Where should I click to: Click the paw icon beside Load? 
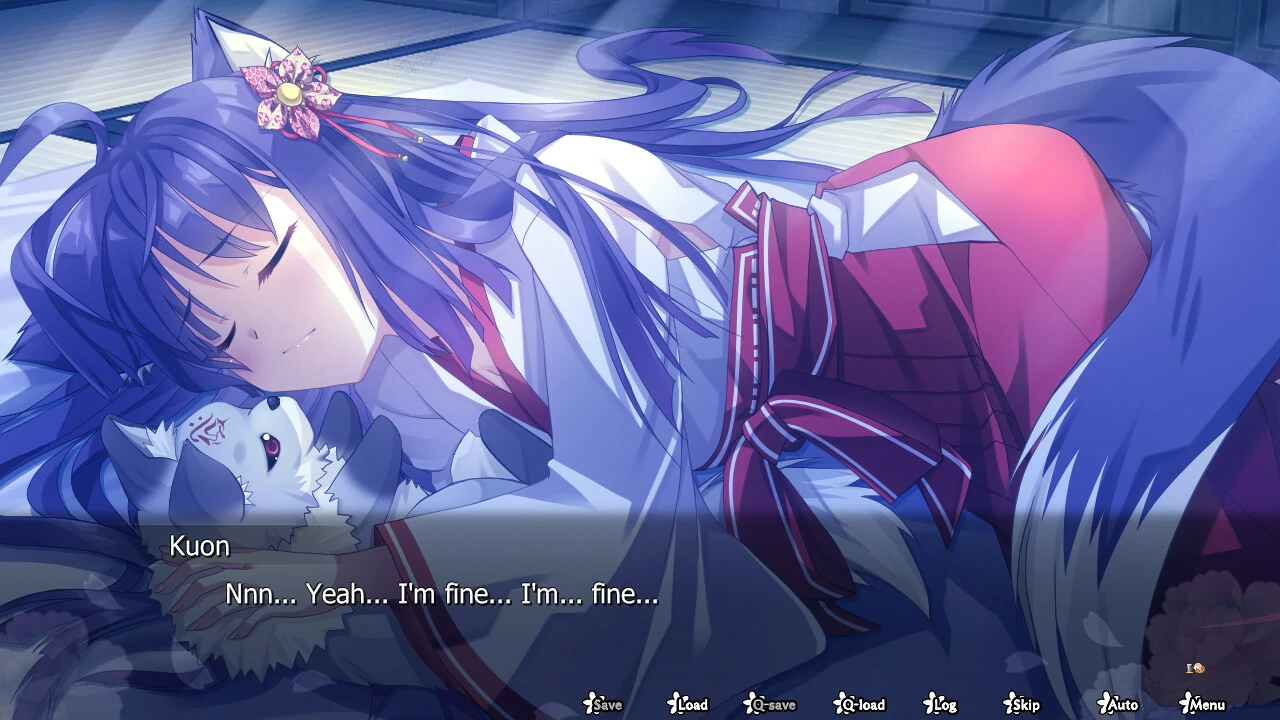(x=677, y=704)
